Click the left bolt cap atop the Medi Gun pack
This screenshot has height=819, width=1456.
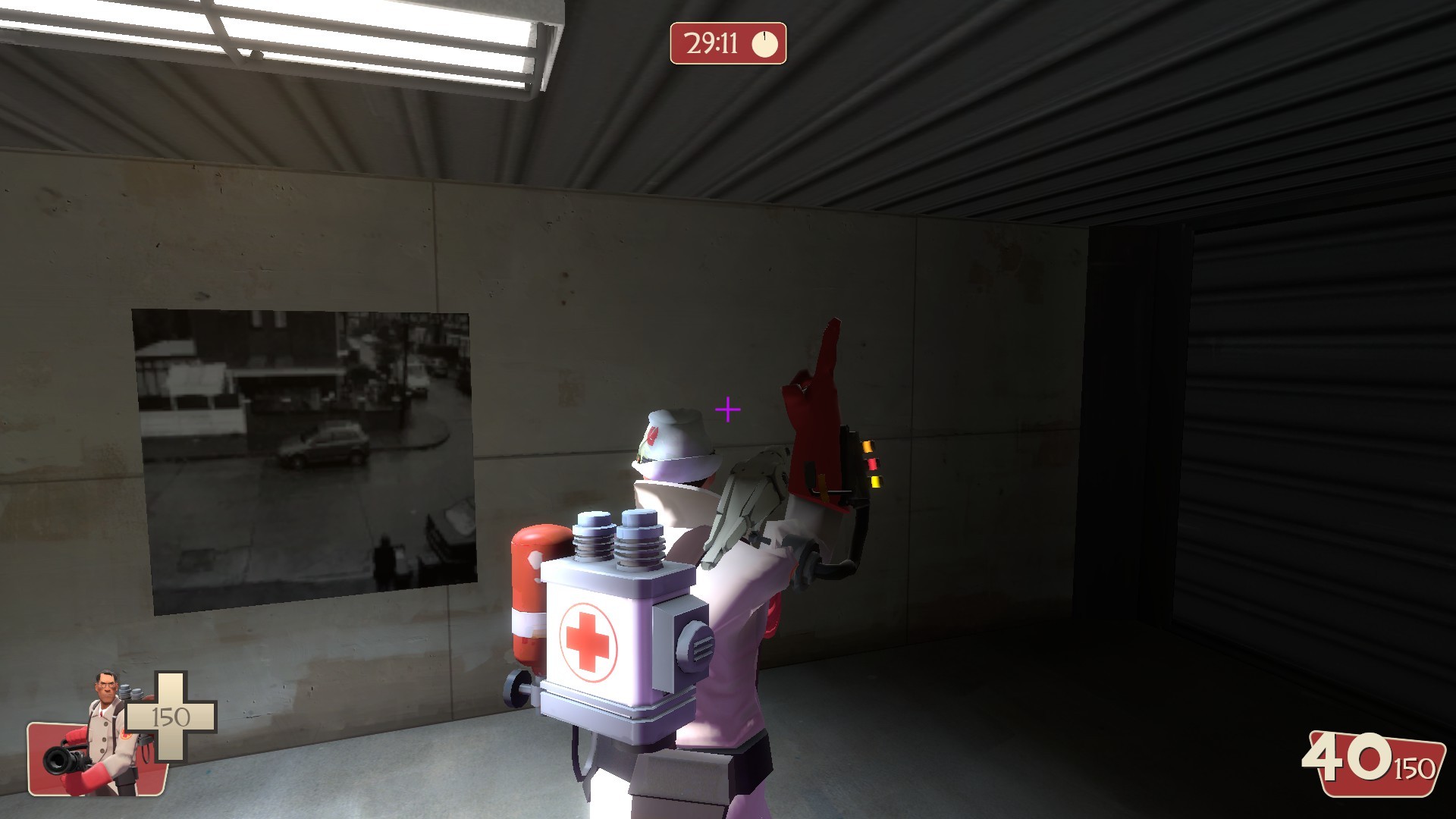(593, 519)
